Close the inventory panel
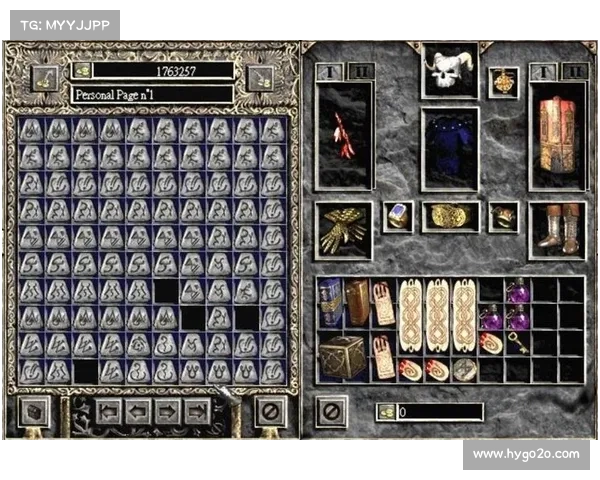 332,411
